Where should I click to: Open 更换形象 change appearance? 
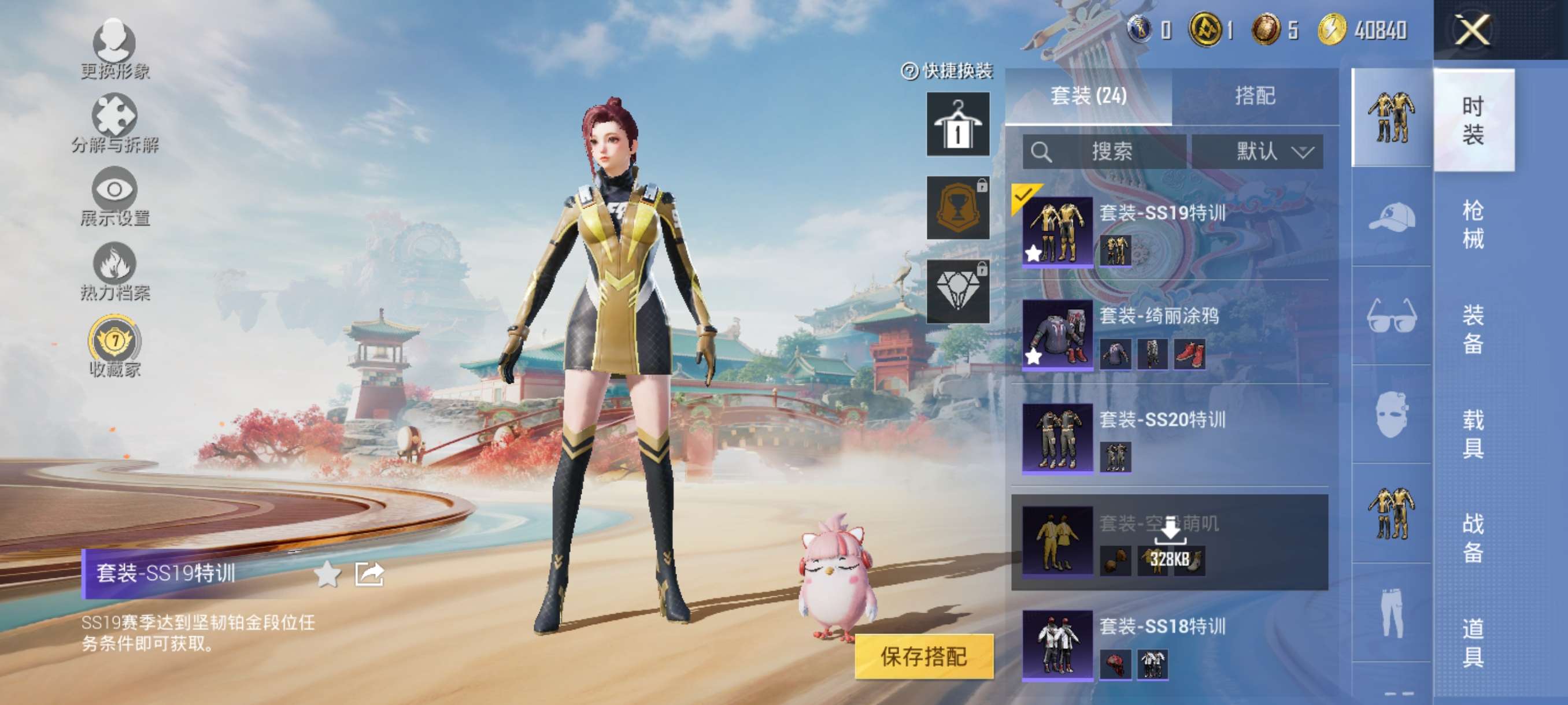coord(114,49)
